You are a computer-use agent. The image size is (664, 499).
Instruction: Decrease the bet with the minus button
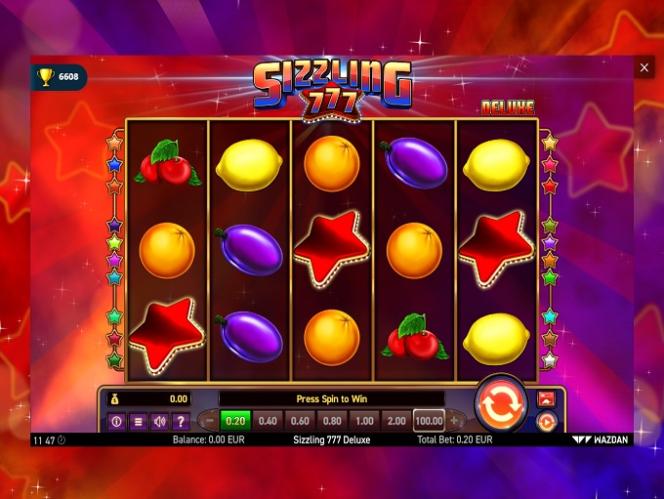pos(209,421)
